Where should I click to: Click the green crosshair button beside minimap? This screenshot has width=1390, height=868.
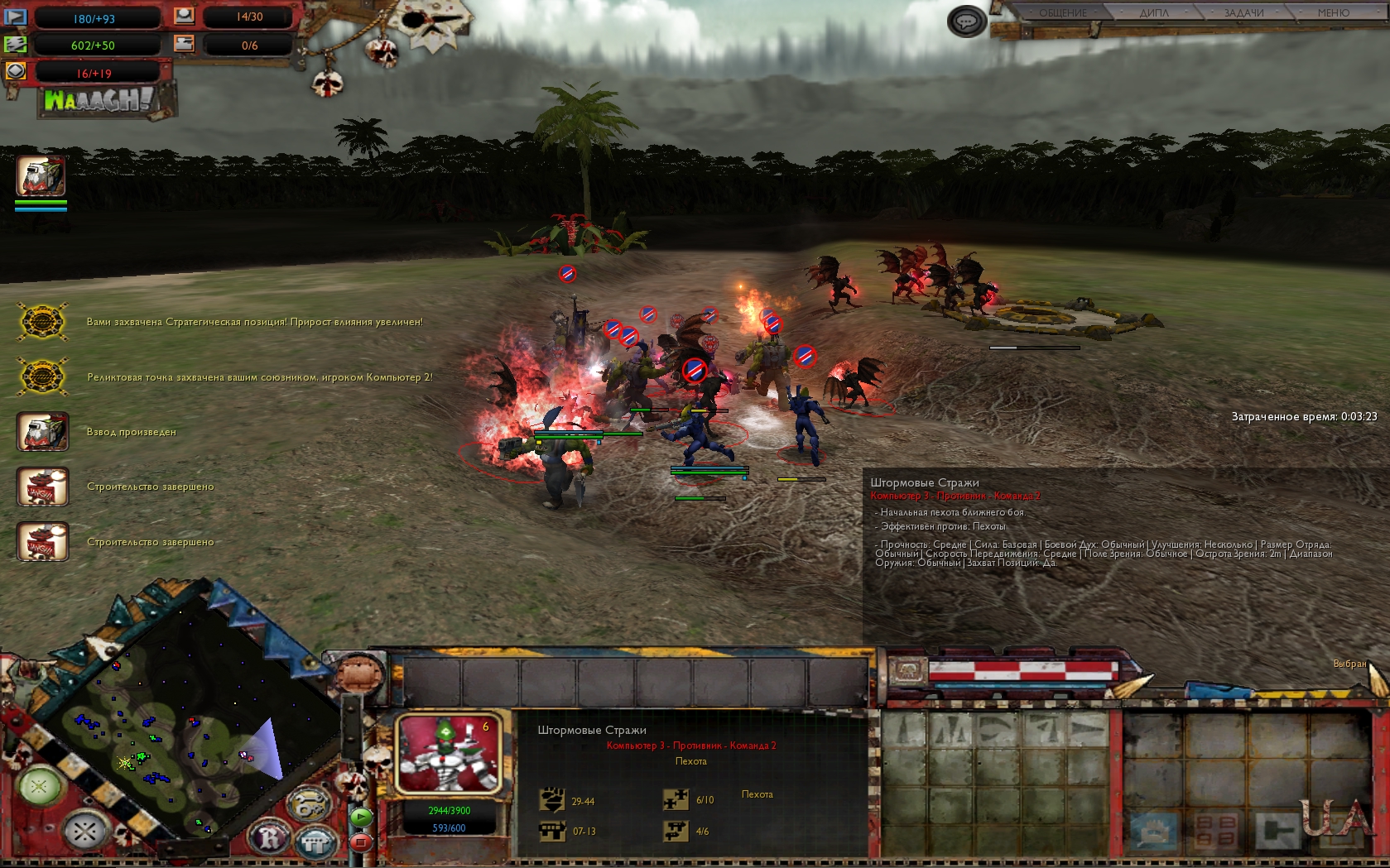(x=39, y=787)
